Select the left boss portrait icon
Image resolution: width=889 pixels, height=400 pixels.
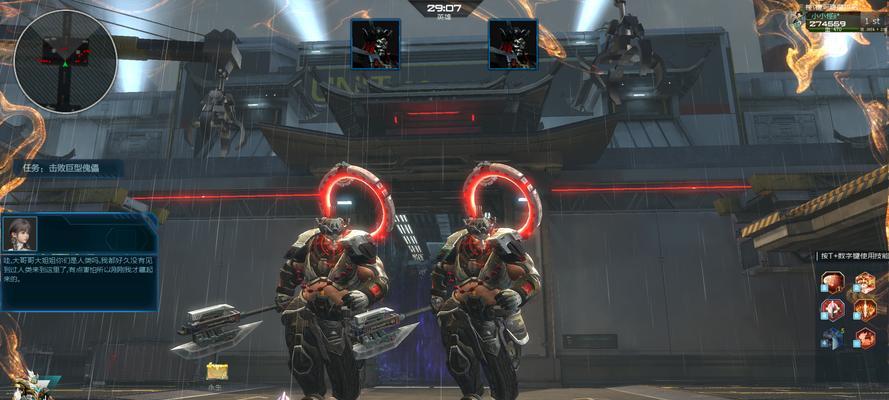[x=375, y=45]
